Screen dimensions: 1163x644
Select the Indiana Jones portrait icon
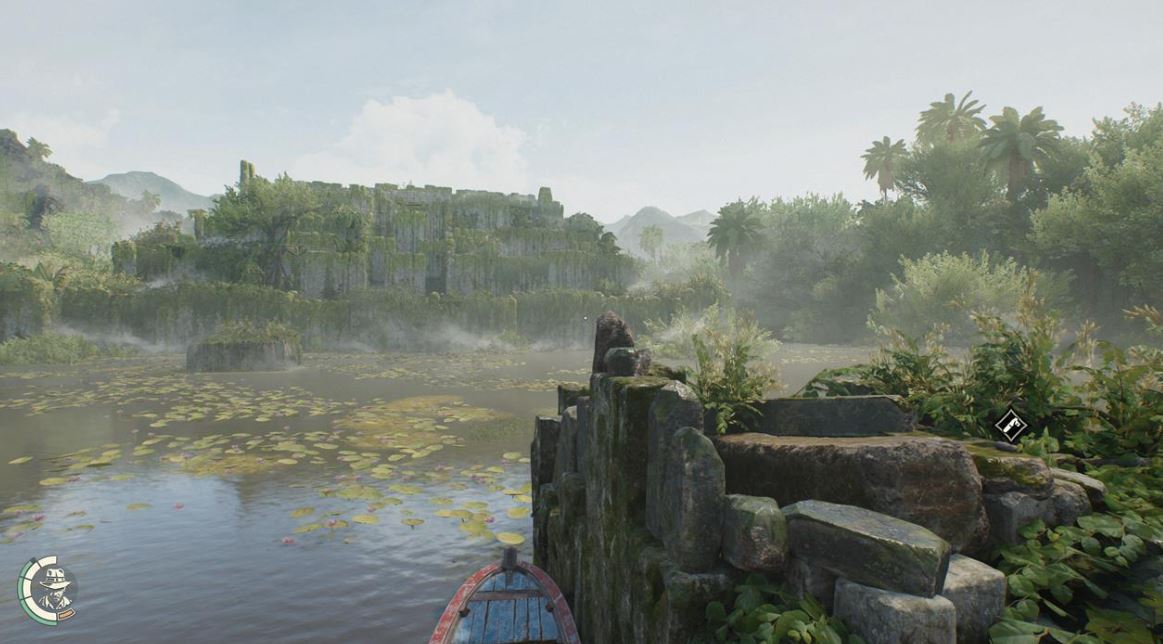point(48,590)
